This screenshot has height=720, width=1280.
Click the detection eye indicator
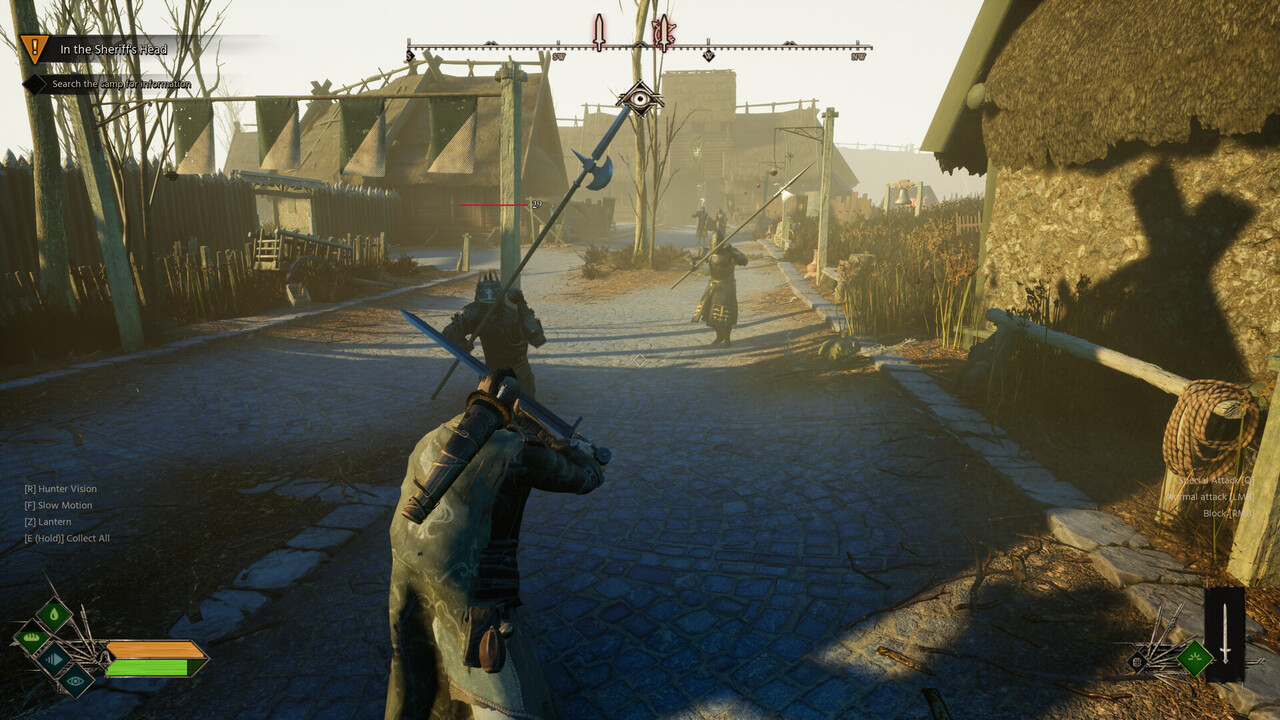(639, 98)
